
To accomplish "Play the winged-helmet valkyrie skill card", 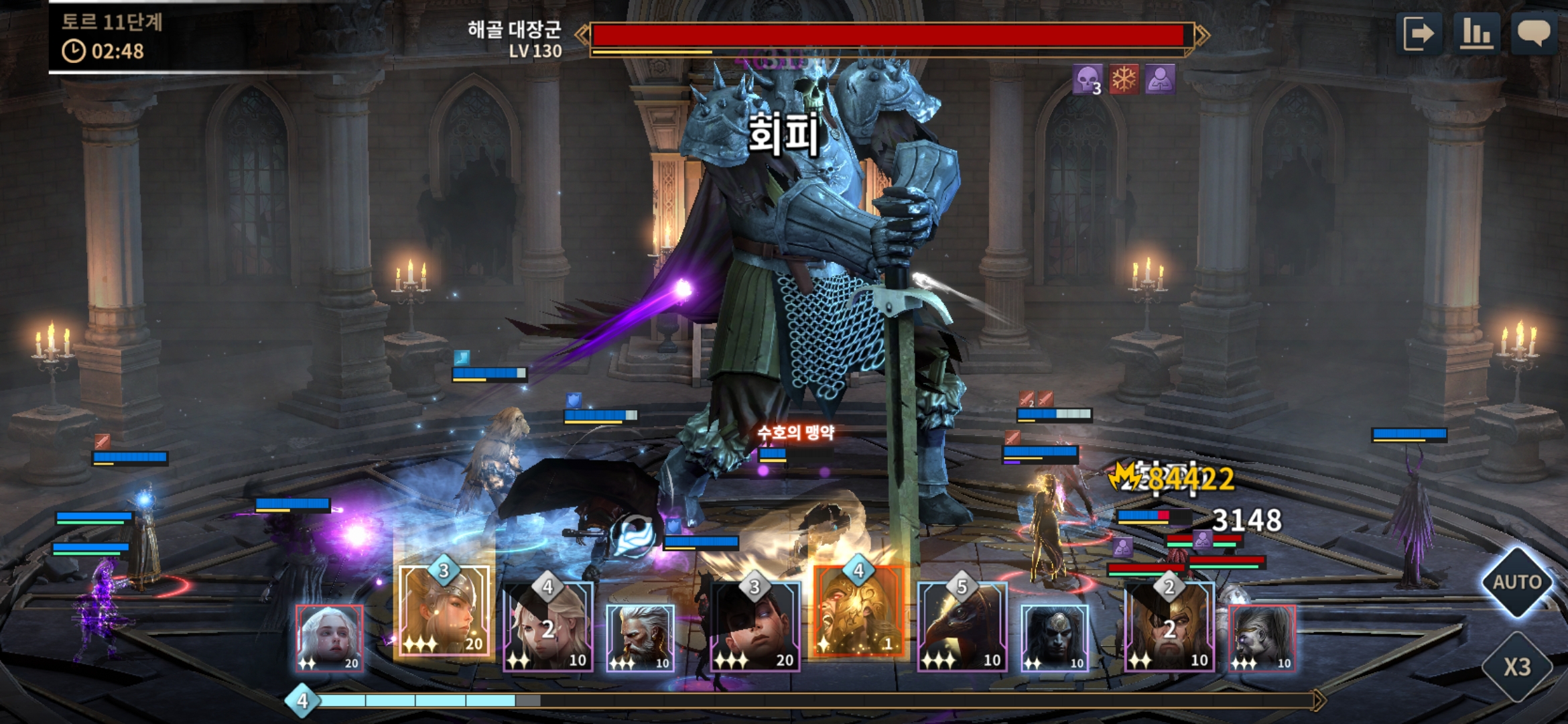I will point(444,610).
